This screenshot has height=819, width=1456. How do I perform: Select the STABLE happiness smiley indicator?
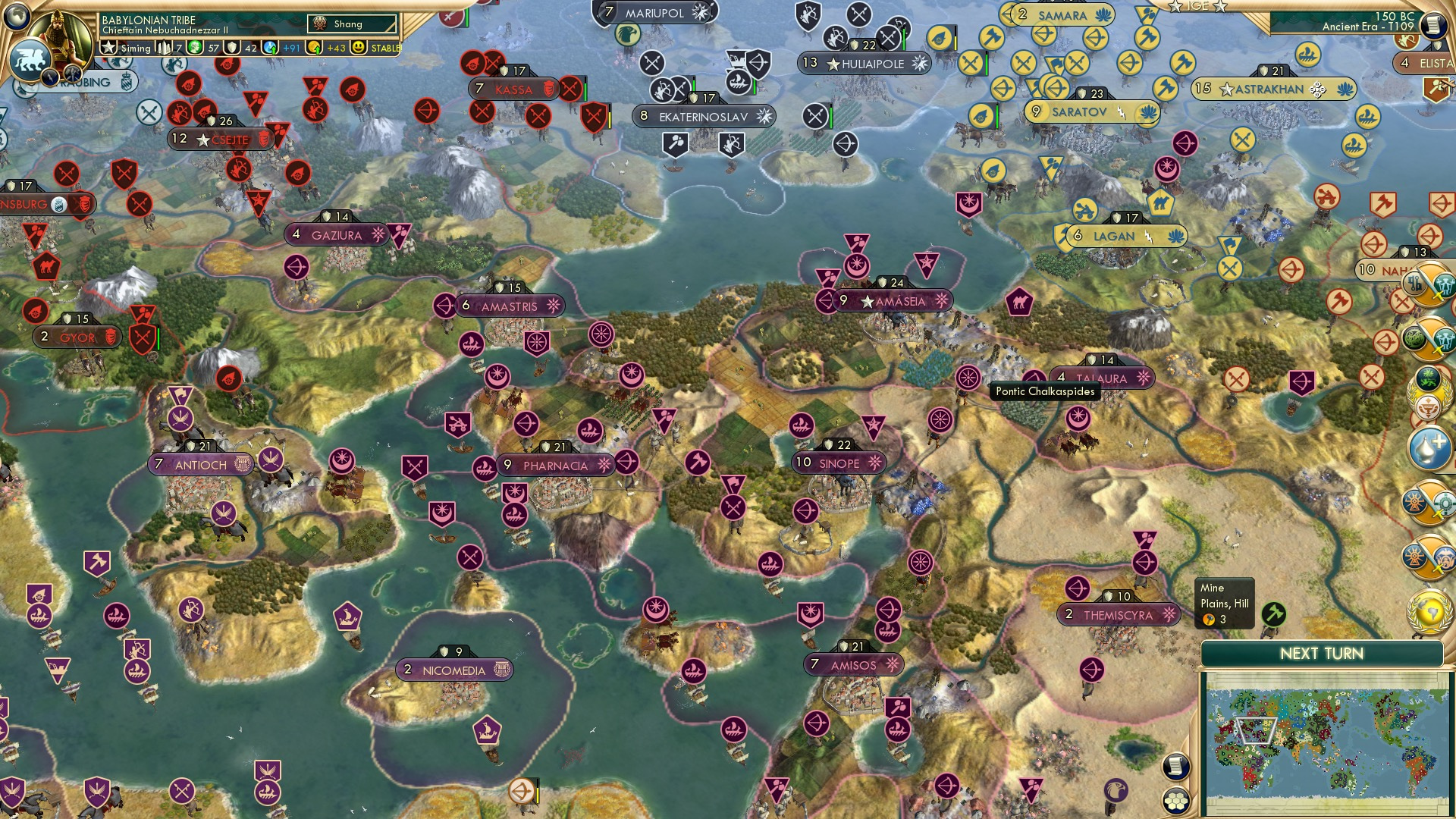[x=358, y=48]
